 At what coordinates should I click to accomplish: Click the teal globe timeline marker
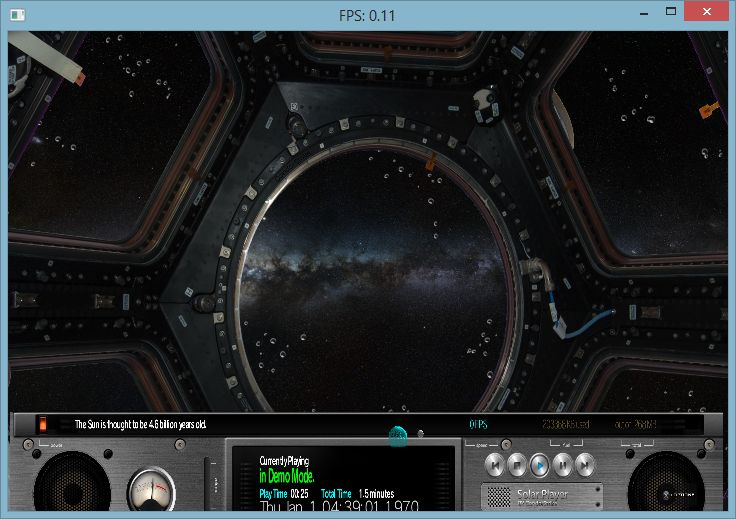(397, 436)
